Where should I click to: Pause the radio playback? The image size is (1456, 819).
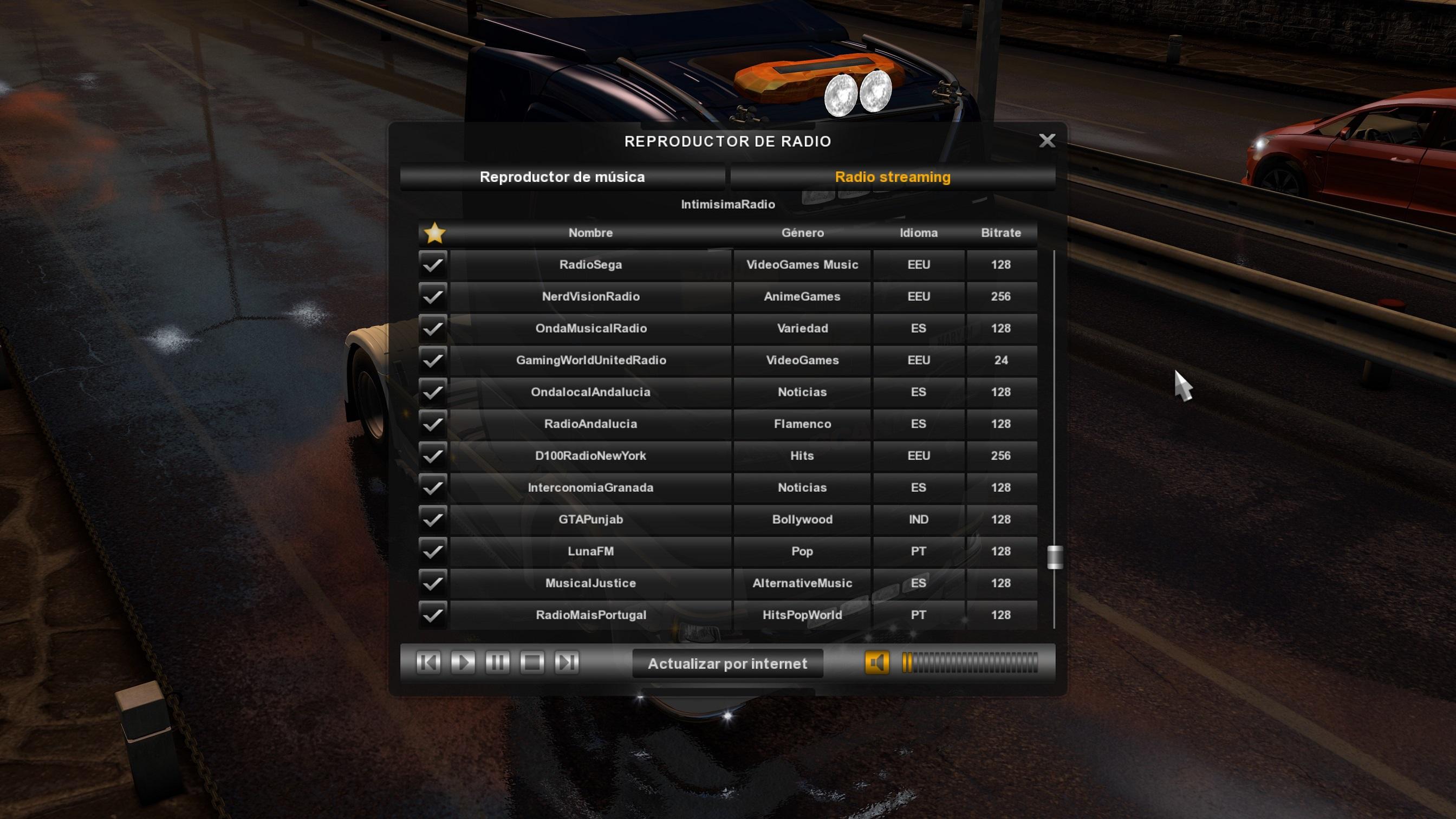[x=497, y=662]
